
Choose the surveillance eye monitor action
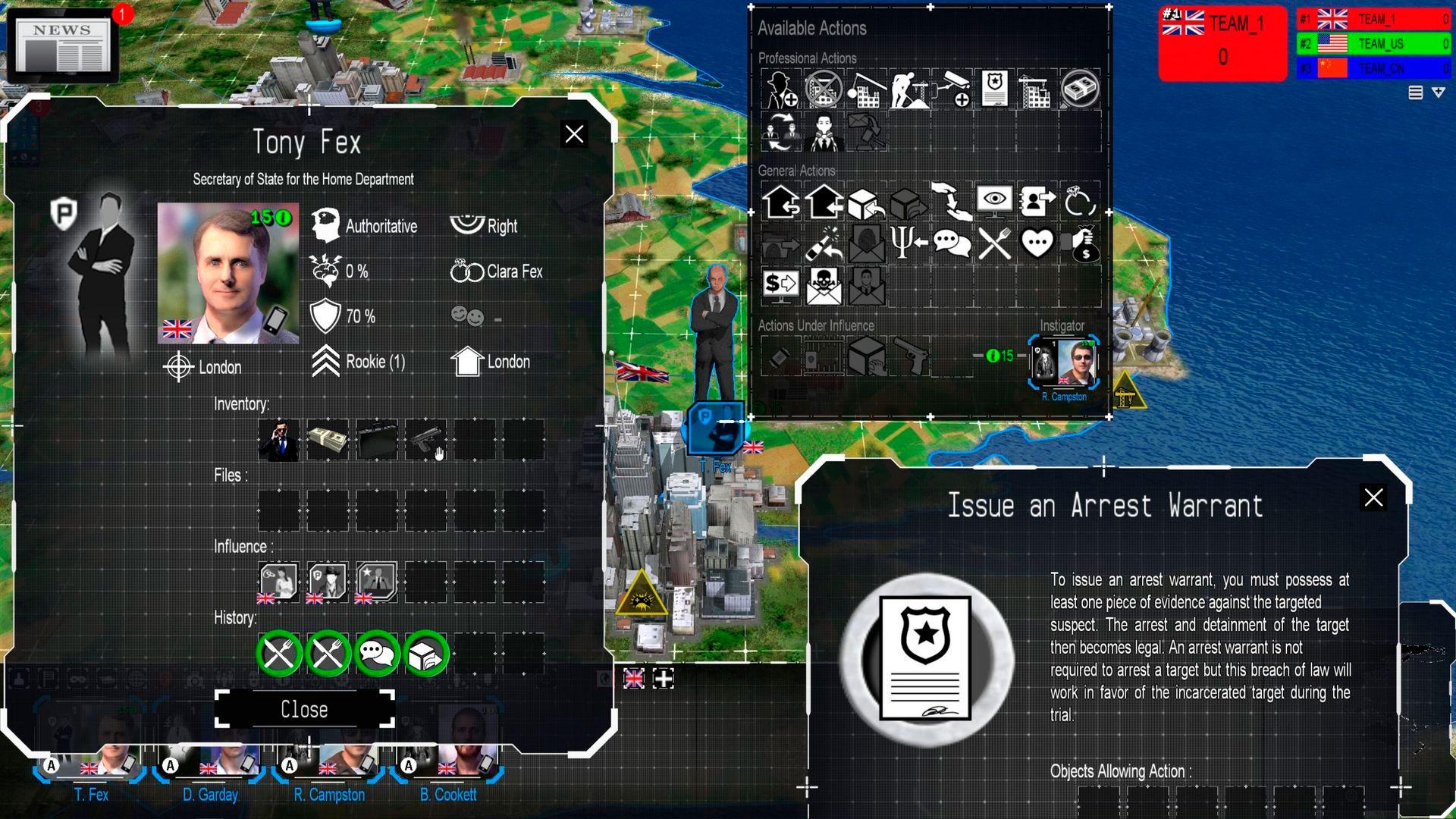click(994, 202)
